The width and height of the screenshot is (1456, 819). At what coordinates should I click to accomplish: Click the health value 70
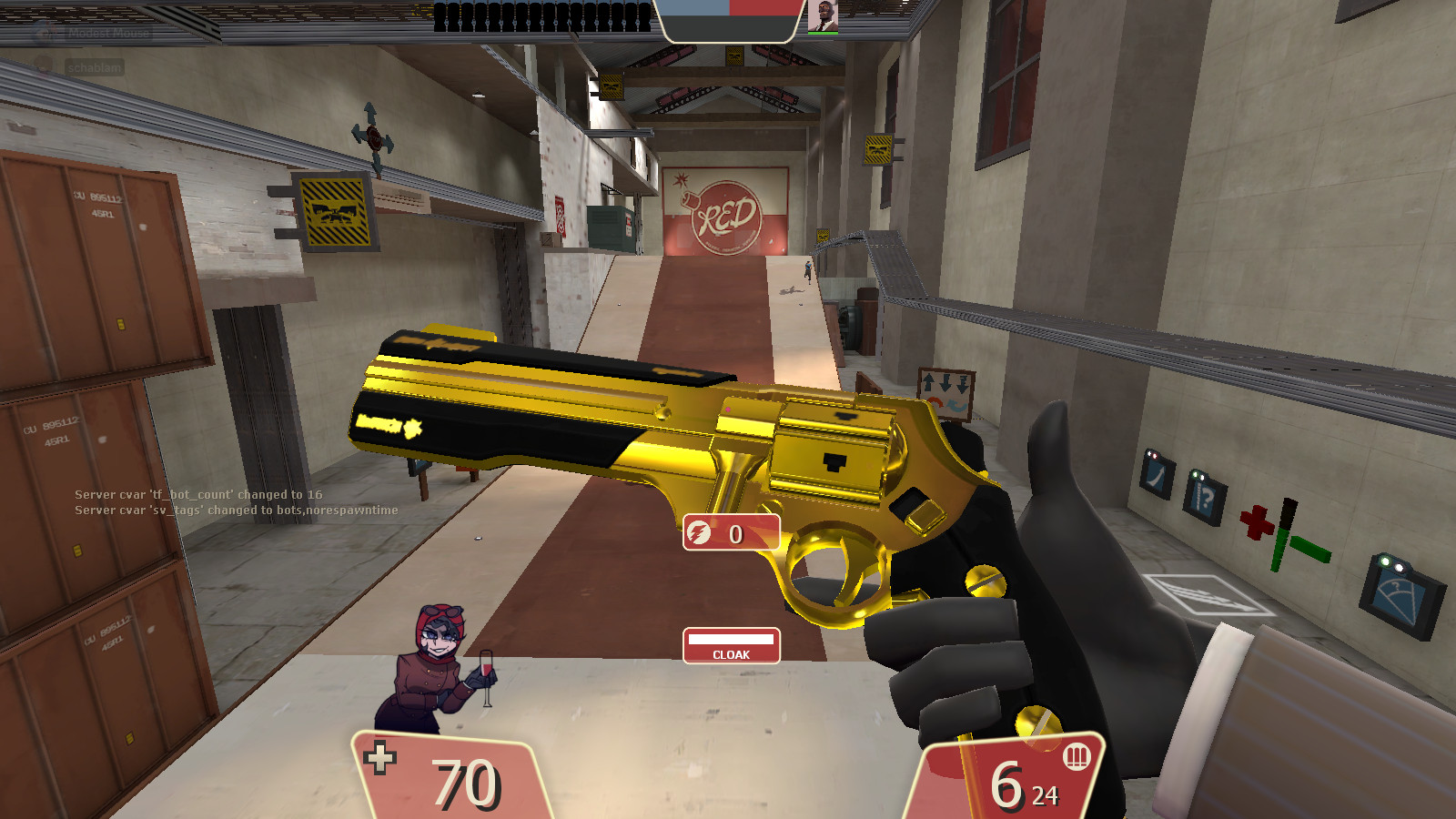(x=465, y=780)
